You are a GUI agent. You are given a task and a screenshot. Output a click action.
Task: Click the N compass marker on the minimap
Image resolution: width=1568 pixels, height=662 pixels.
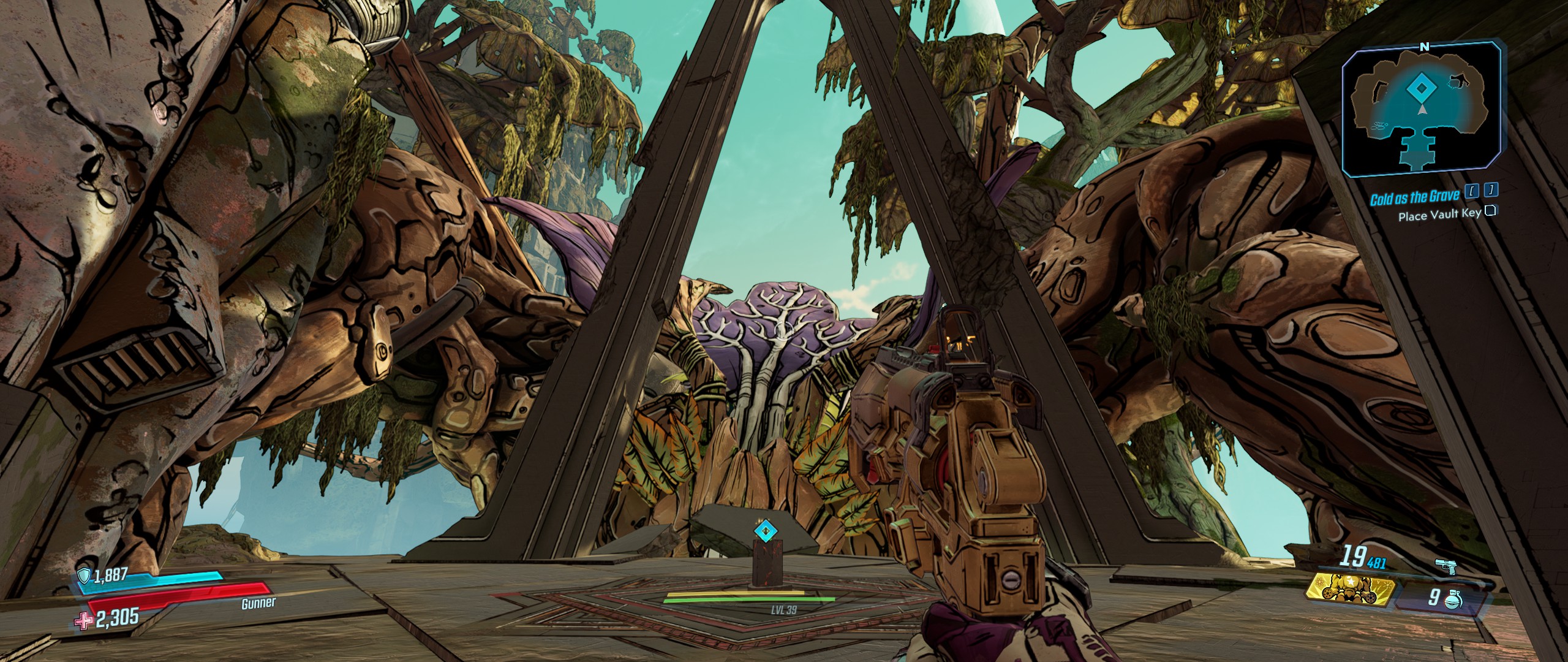[x=1425, y=46]
